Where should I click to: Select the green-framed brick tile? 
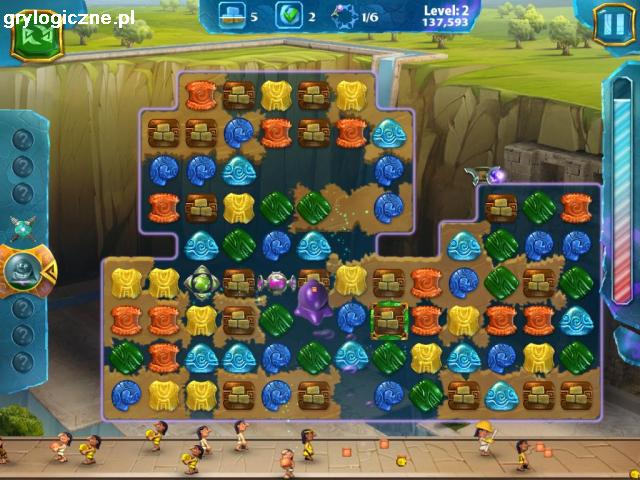(387, 320)
